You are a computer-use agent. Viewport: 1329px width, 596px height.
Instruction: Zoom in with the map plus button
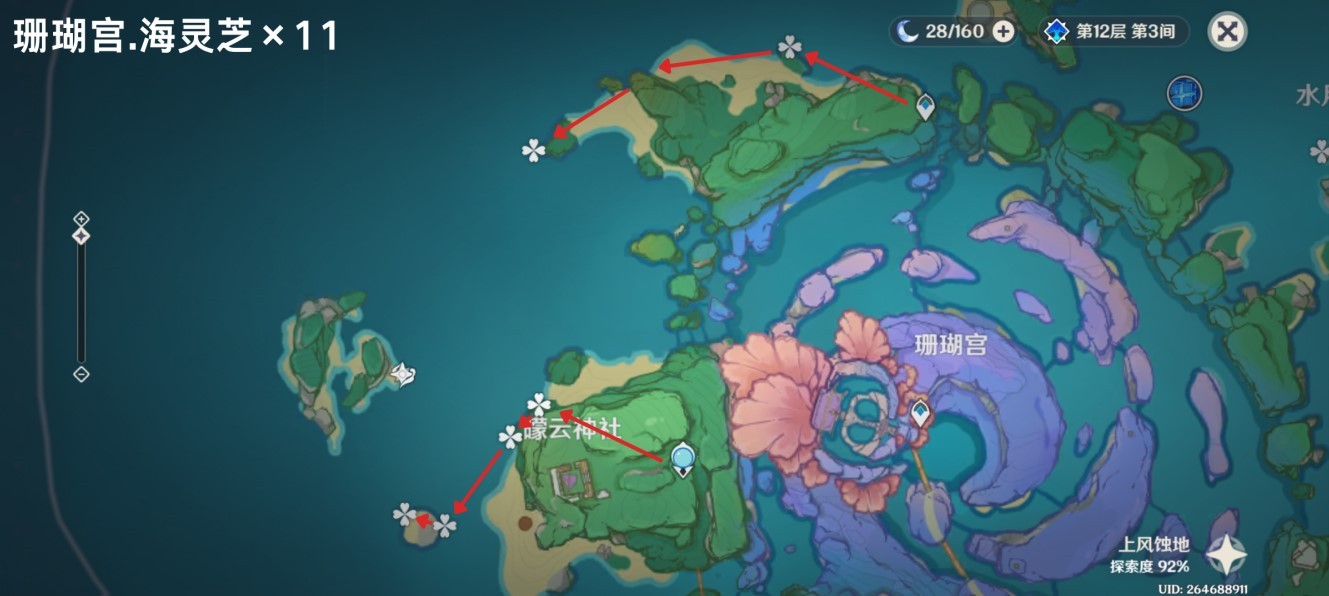pos(82,219)
